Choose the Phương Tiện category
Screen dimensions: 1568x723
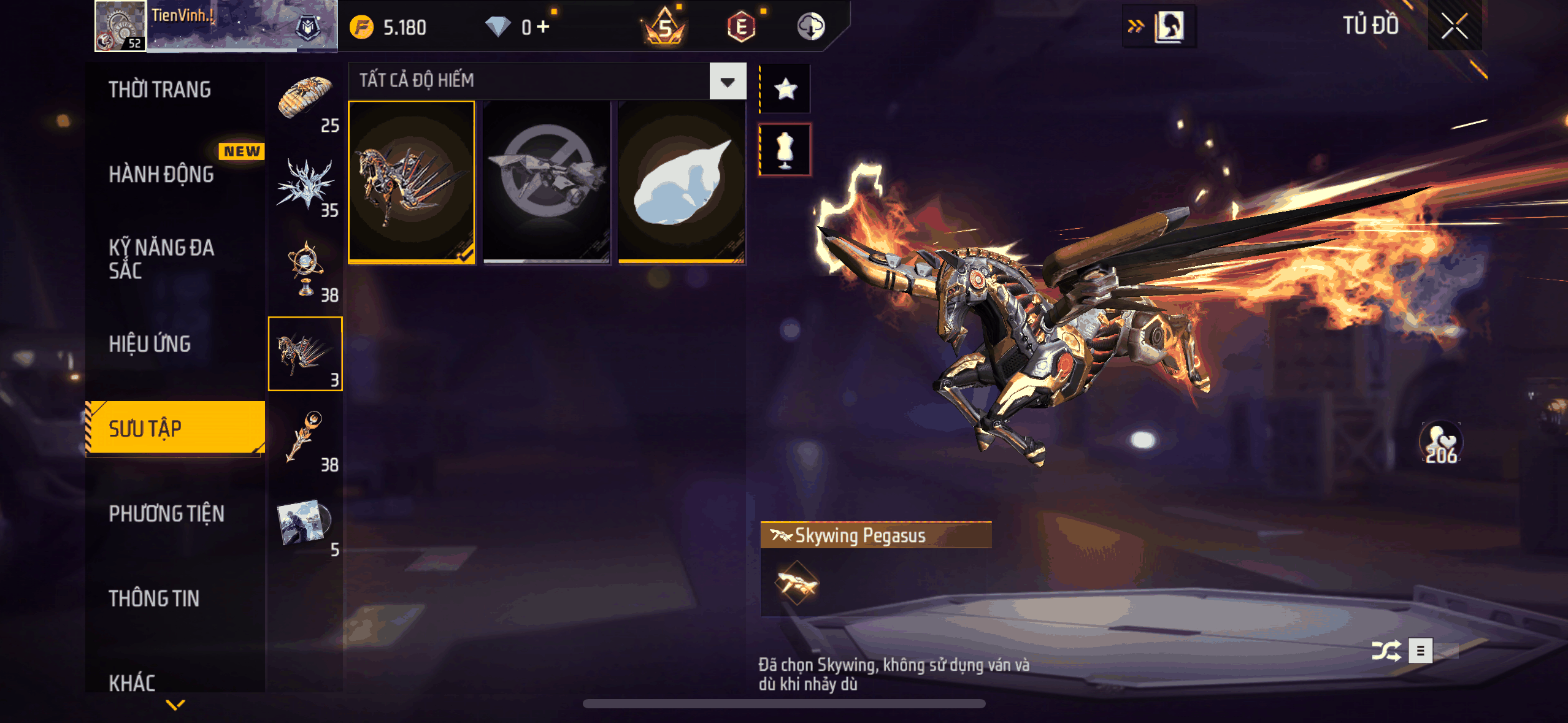[166, 513]
